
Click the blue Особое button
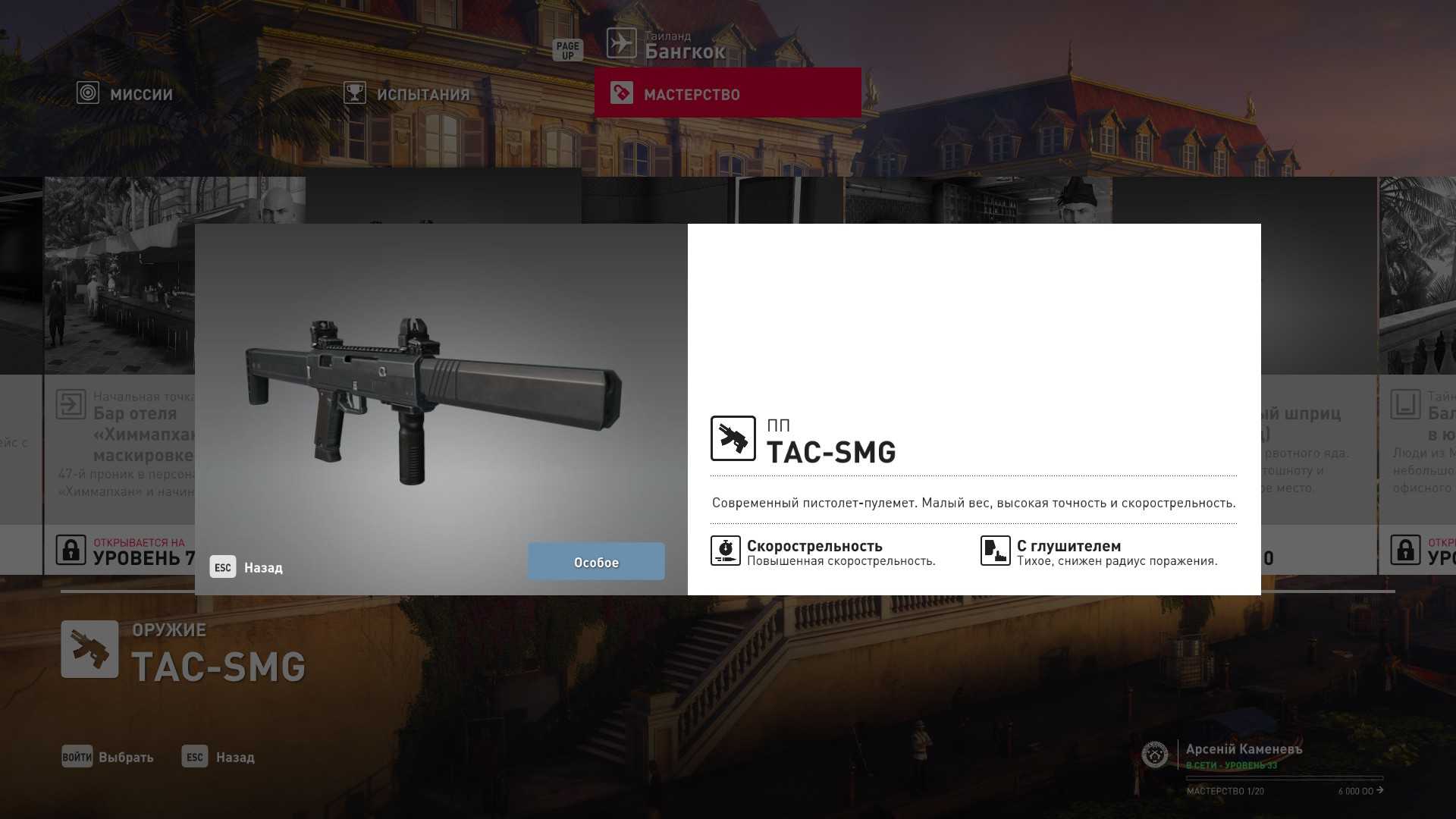(x=596, y=562)
